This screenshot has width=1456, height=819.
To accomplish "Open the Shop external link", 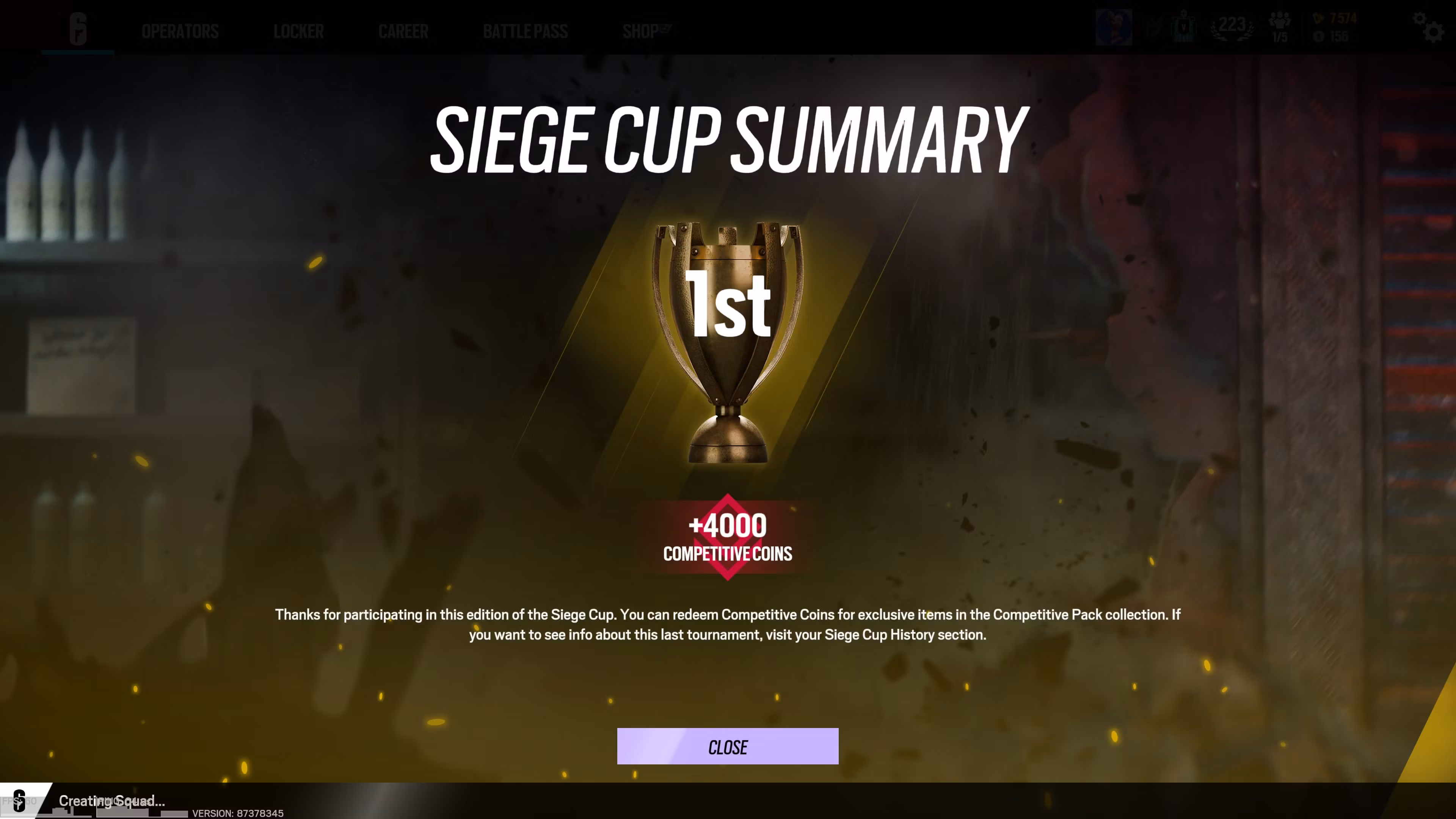I will pyautogui.click(x=644, y=31).
